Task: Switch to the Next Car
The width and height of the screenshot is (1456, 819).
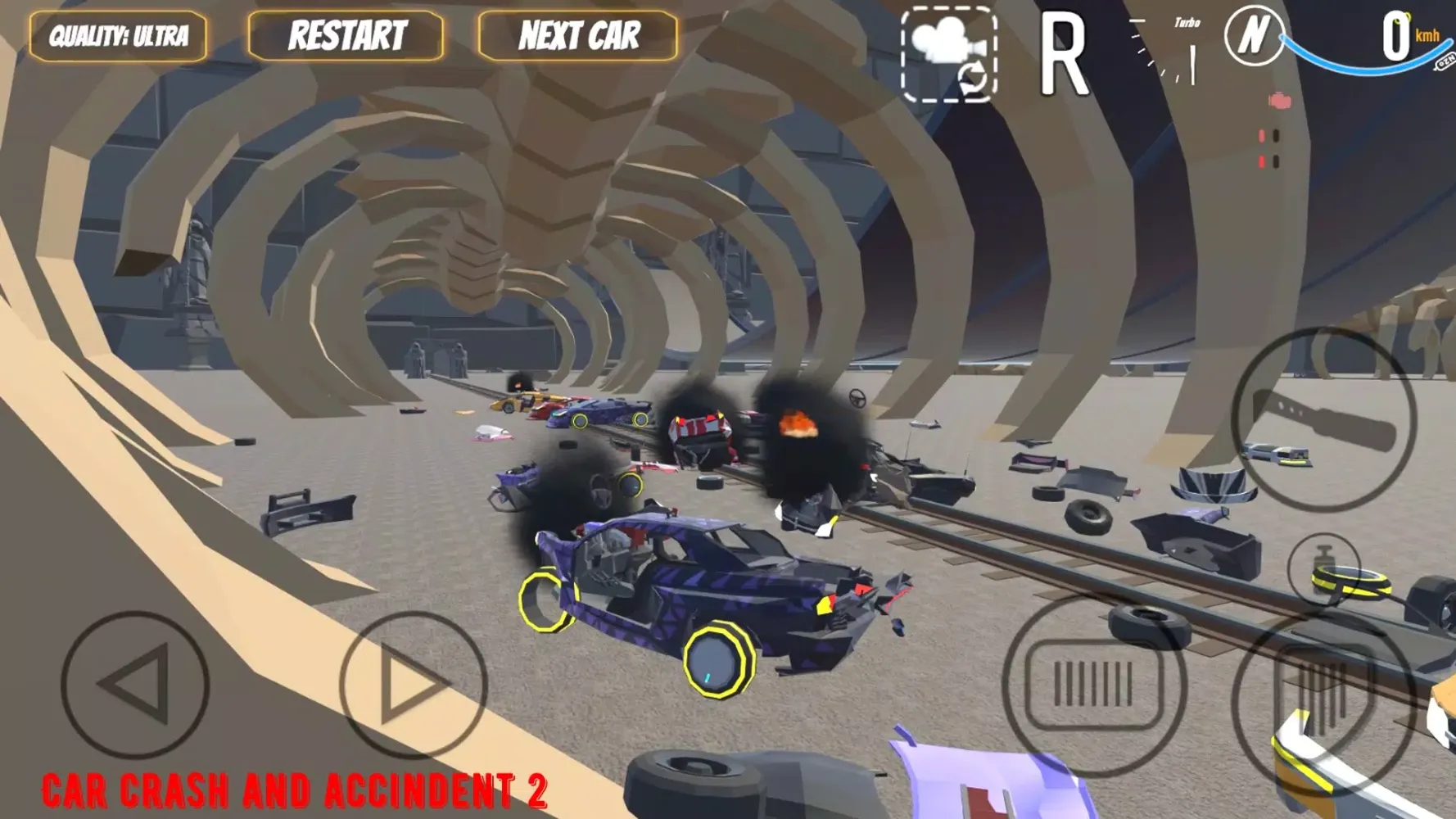Action: coord(578,36)
